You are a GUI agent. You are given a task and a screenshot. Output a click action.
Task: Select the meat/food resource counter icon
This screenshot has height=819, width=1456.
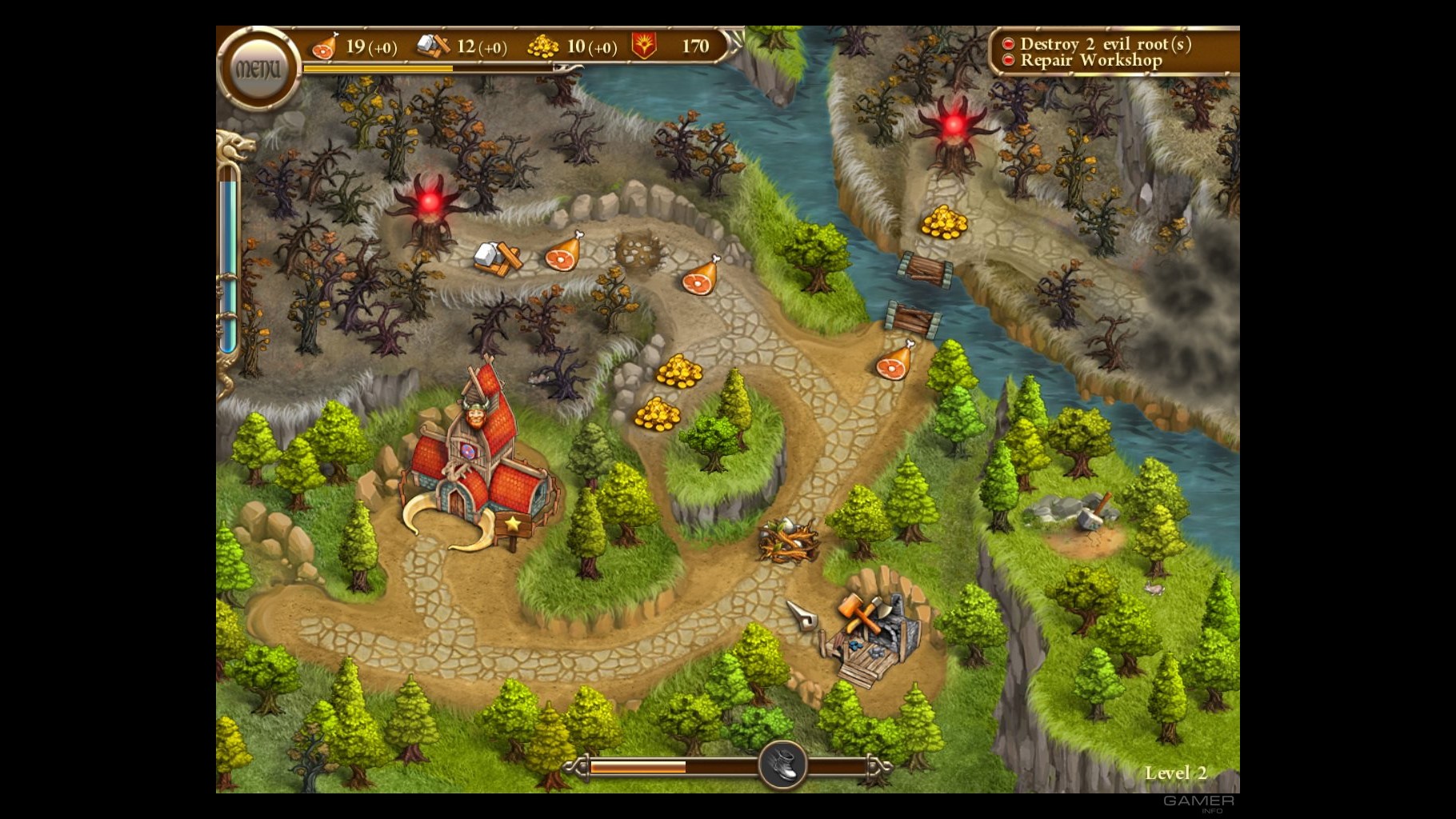coord(323,46)
